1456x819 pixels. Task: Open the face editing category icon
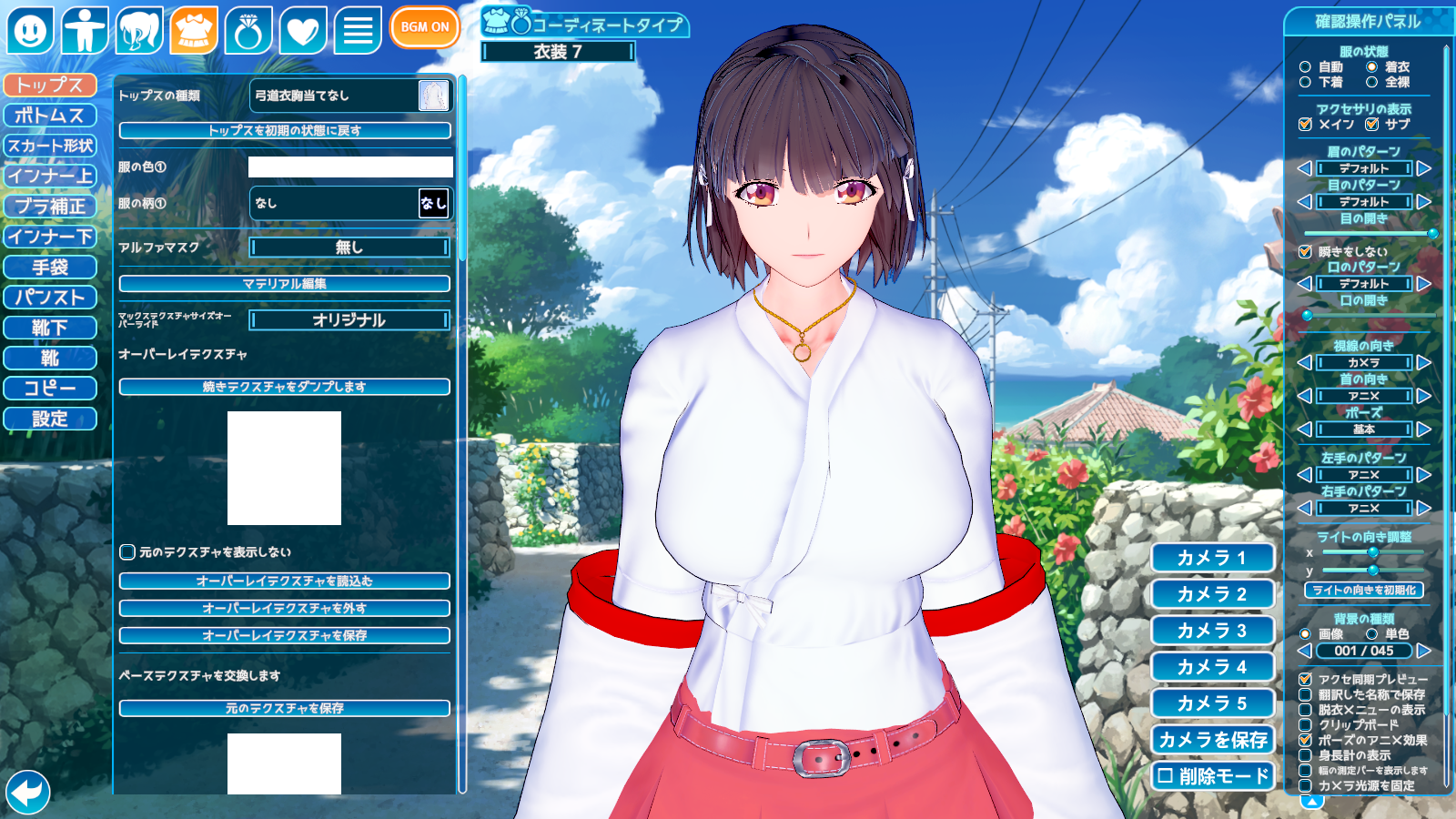[x=30, y=30]
